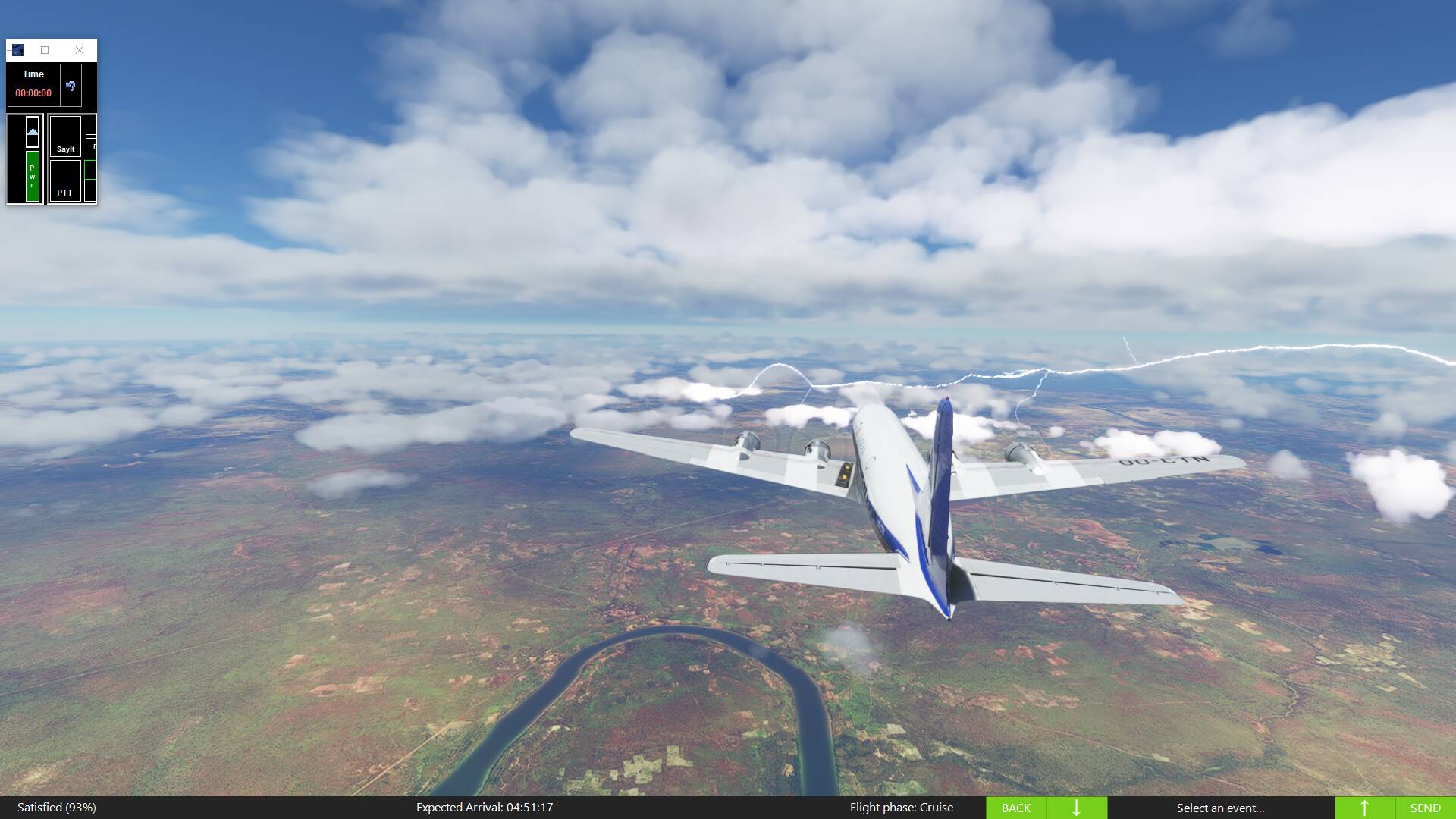Cycle to next event with down arrow
Viewport: 1456px width, 819px height.
(1076, 808)
